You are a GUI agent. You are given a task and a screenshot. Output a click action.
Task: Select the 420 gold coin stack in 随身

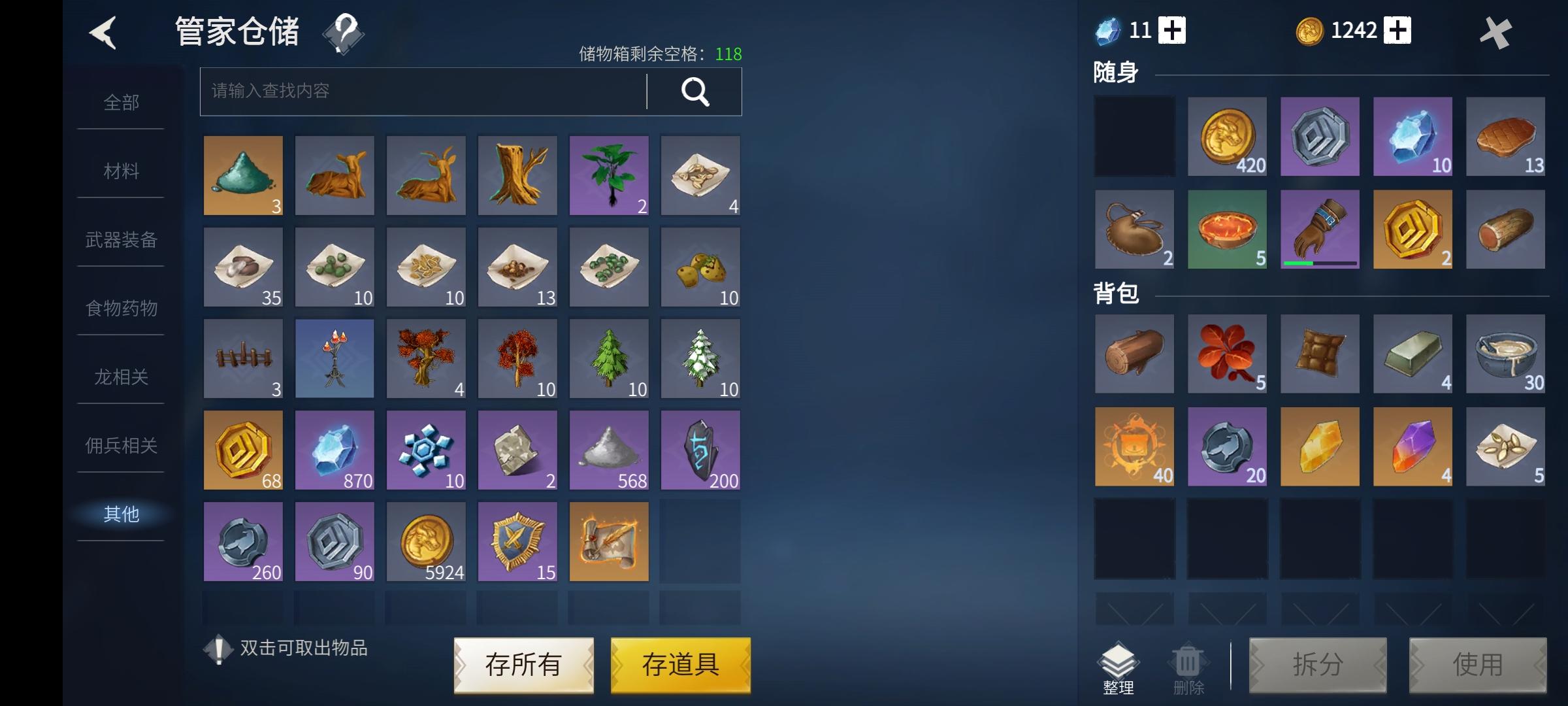click(1226, 137)
